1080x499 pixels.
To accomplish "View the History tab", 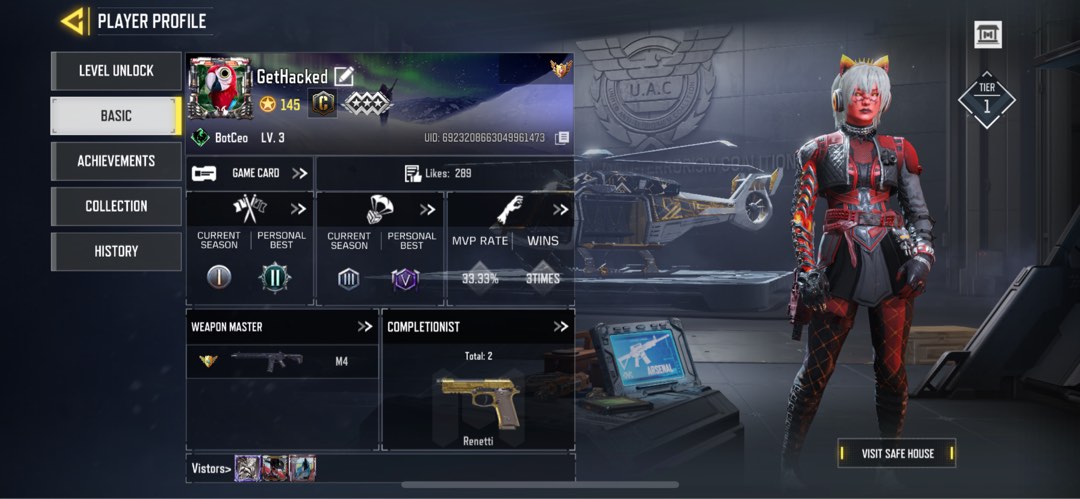I will tap(116, 251).
